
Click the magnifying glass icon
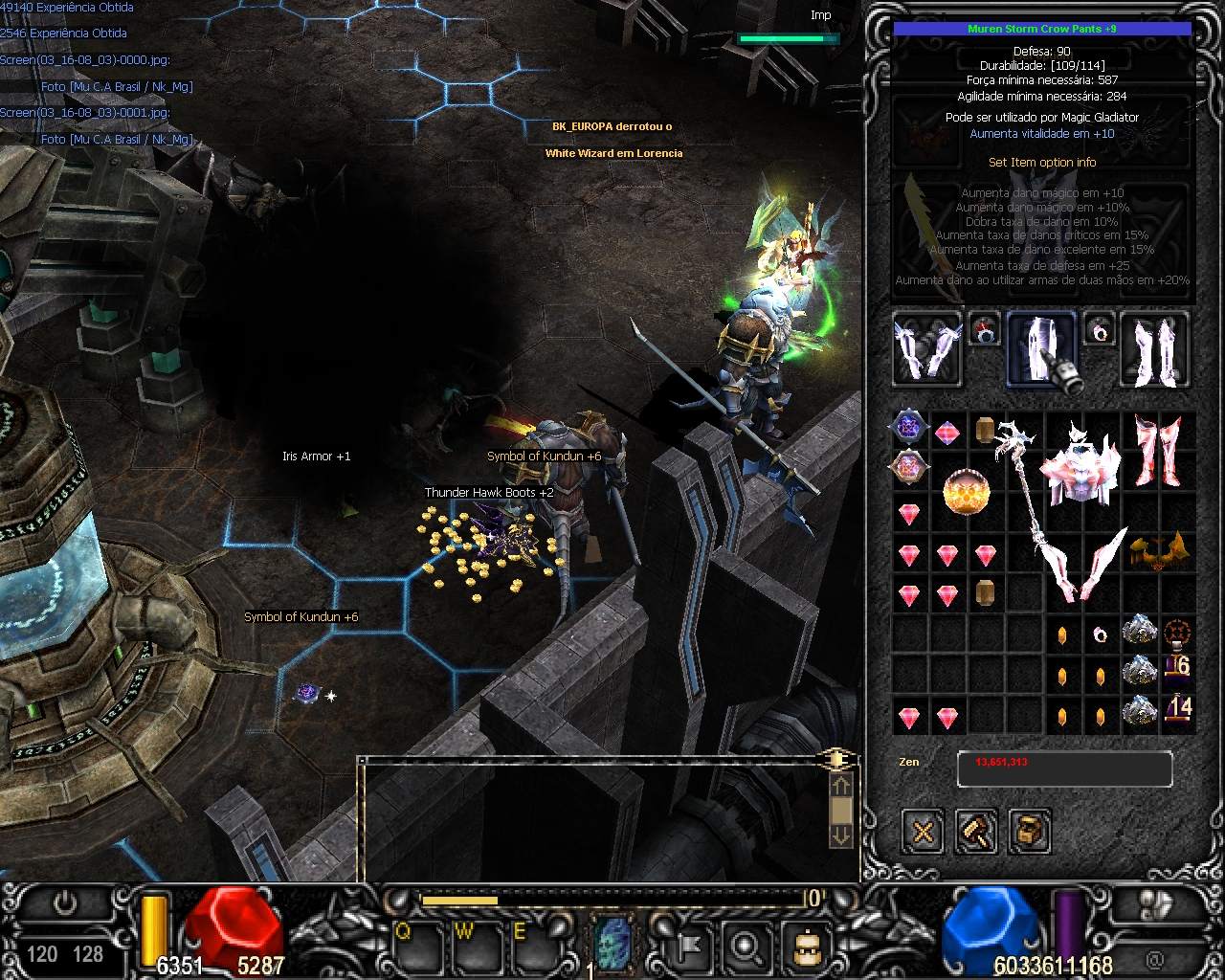pos(745,946)
